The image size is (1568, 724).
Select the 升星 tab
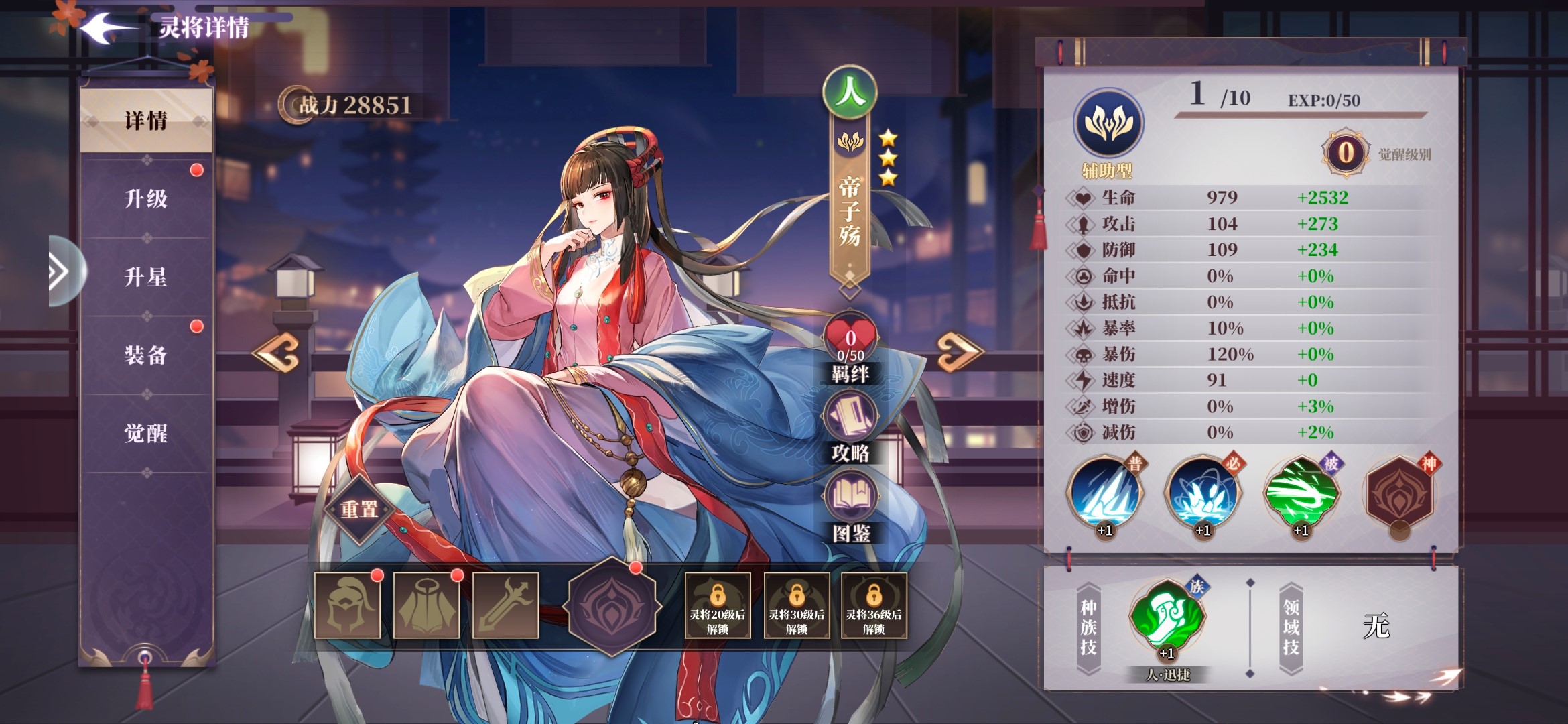pos(146,277)
